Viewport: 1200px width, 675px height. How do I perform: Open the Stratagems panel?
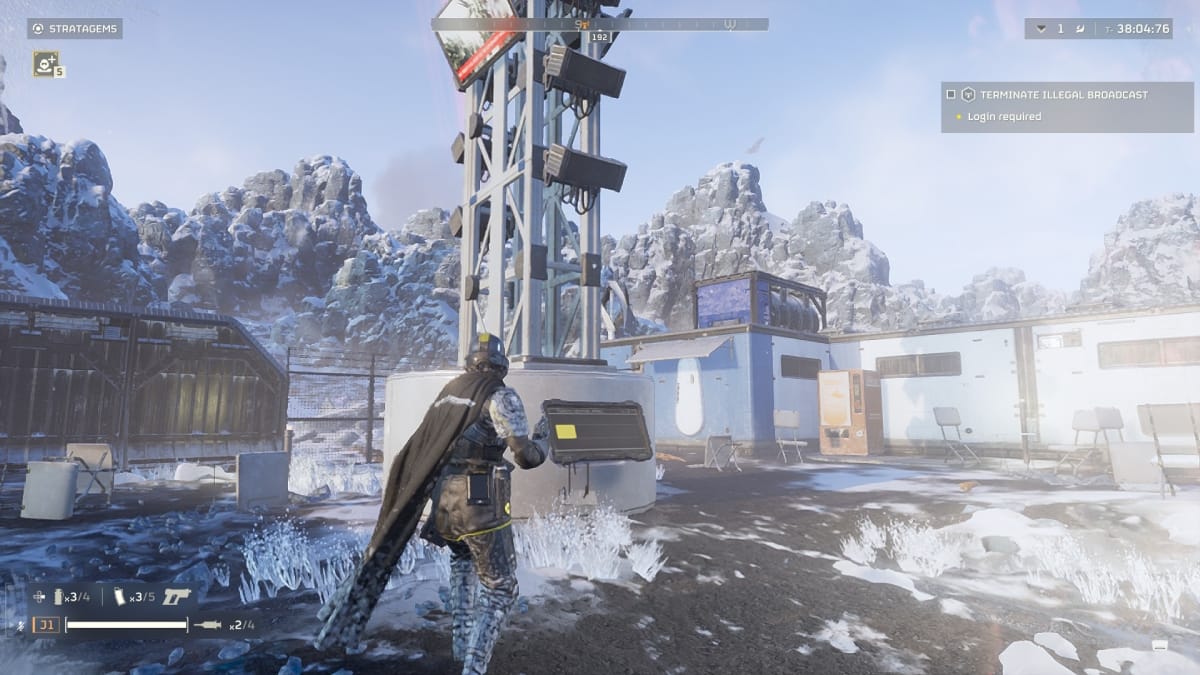click(x=75, y=29)
